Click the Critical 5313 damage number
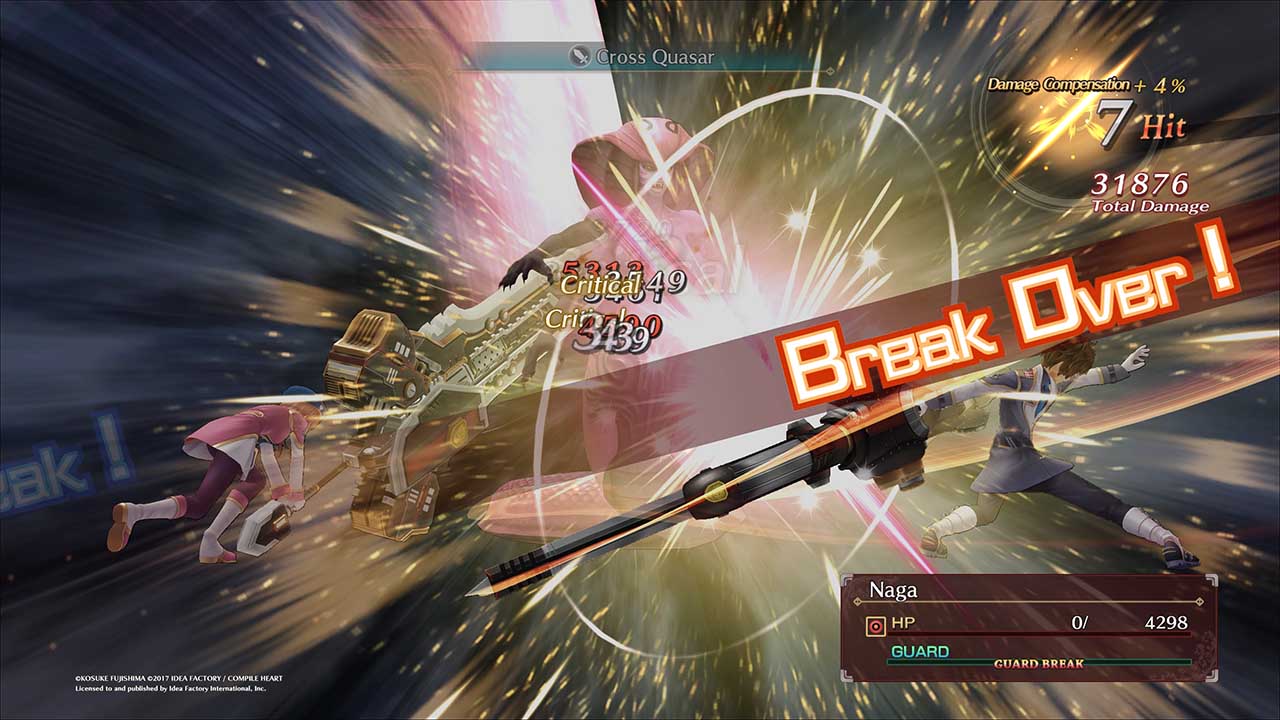 point(595,272)
